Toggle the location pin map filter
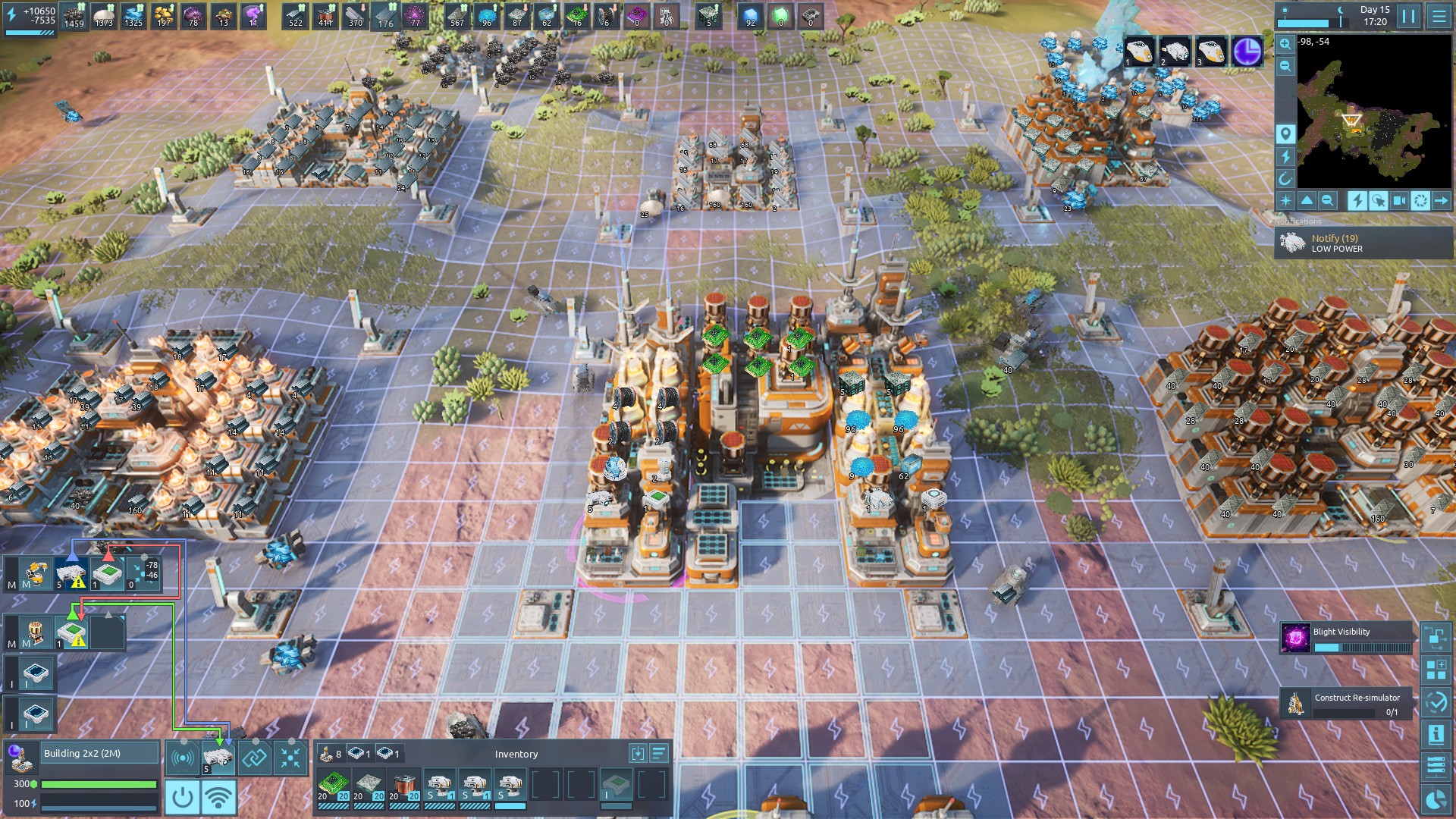The width and height of the screenshot is (1456, 819). click(1285, 134)
